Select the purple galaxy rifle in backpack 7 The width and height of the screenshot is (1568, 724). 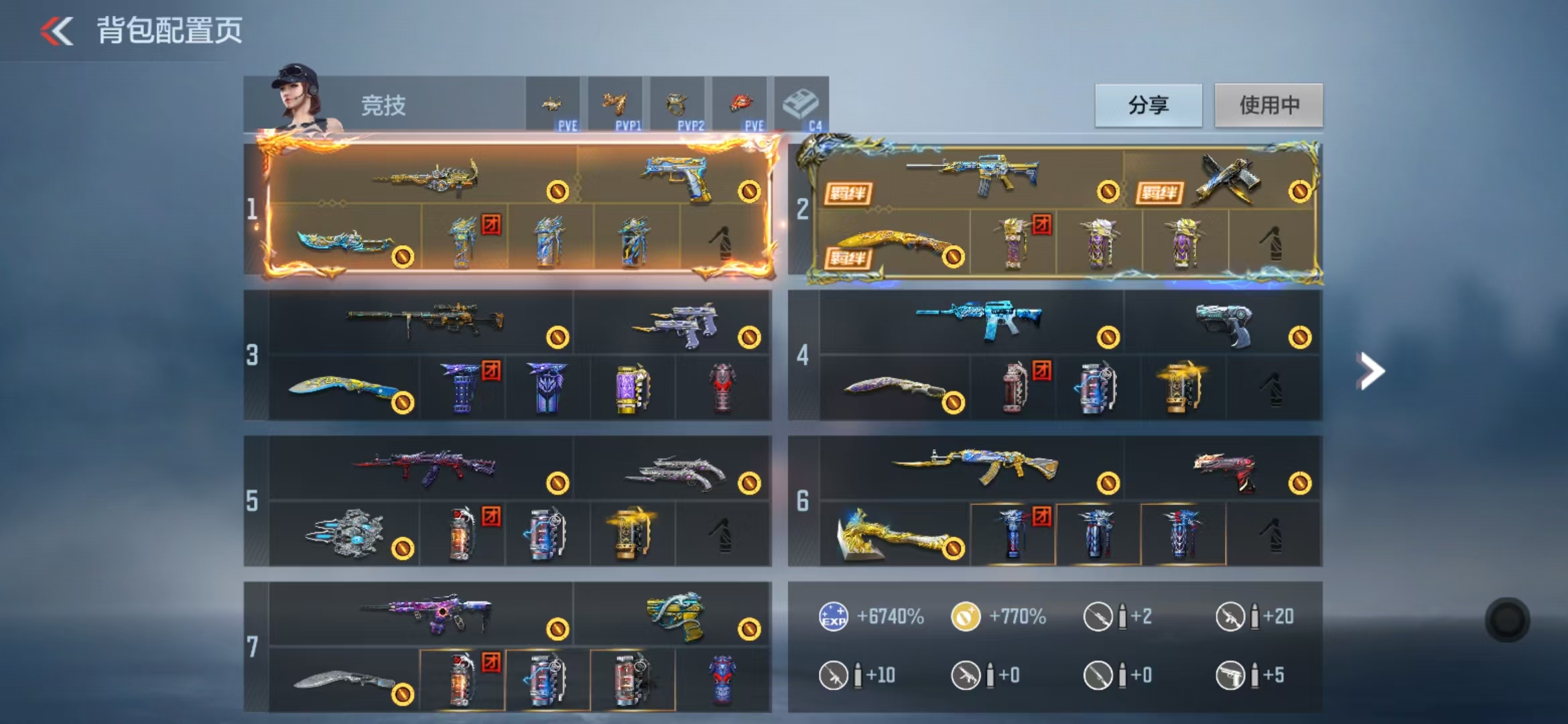pyautogui.click(x=426, y=612)
